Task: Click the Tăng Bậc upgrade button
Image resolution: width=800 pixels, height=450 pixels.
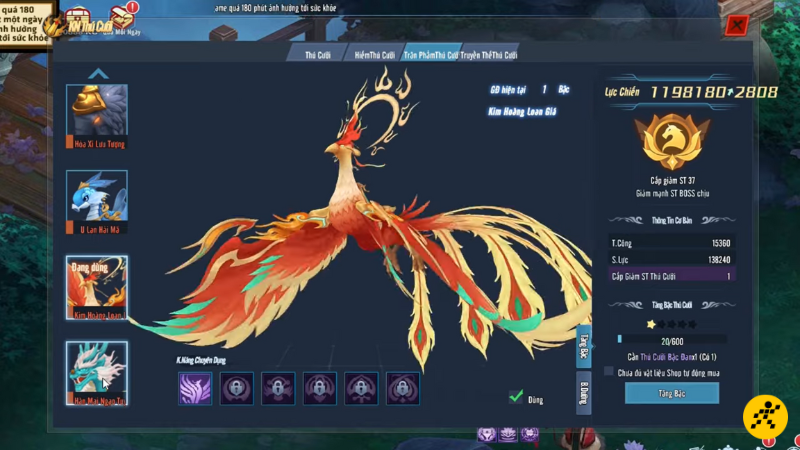Action: [x=671, y=394]
